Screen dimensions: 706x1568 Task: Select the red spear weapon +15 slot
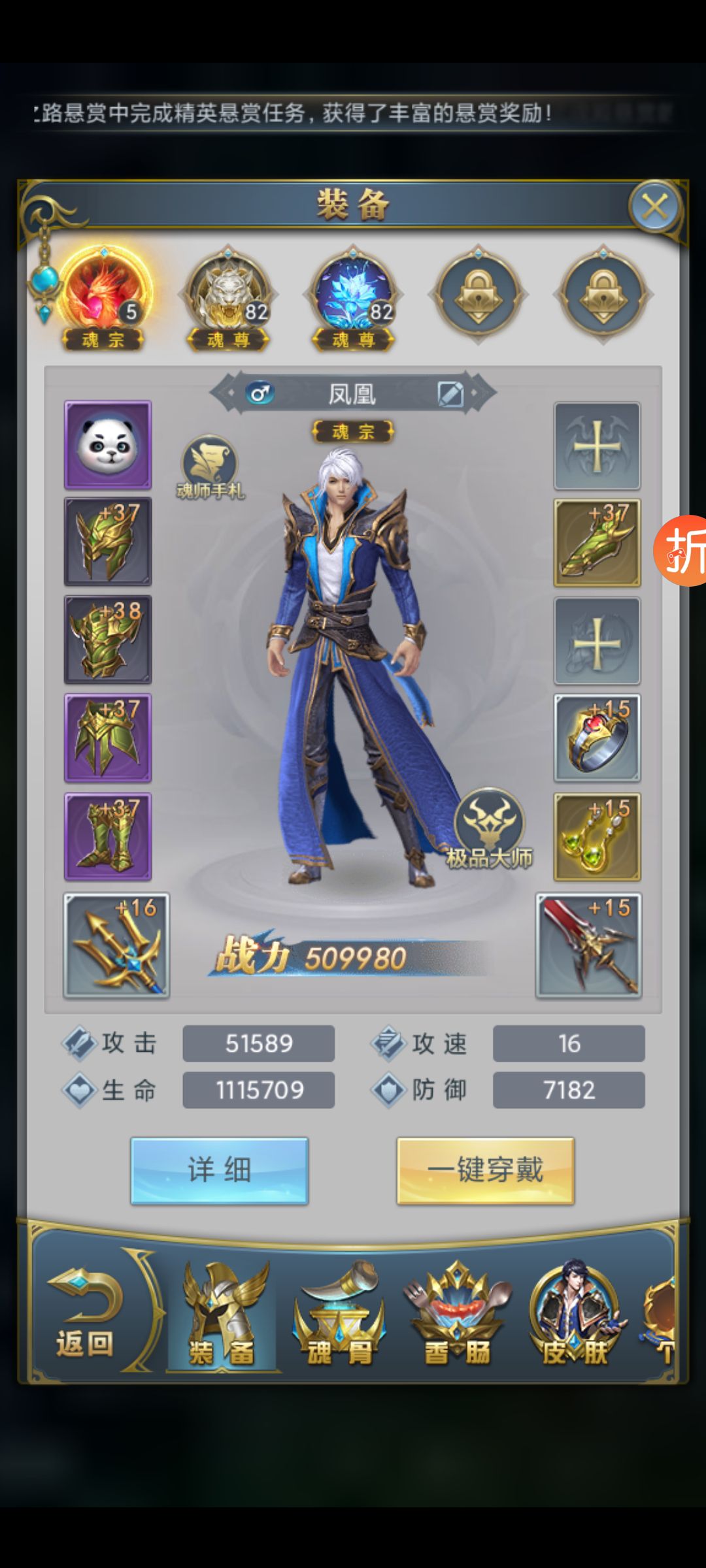(588, 945)
